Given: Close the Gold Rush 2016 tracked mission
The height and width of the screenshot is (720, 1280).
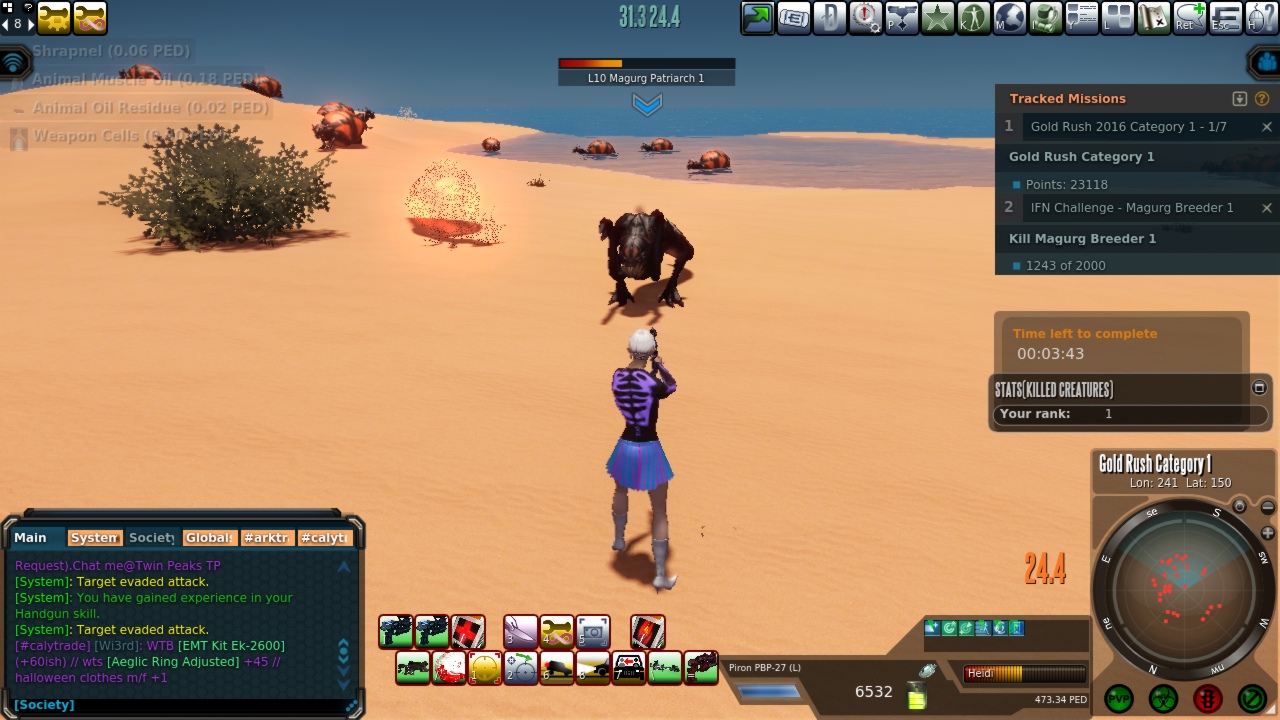Looking at the screenshot, I should [x=1266, y=127].
